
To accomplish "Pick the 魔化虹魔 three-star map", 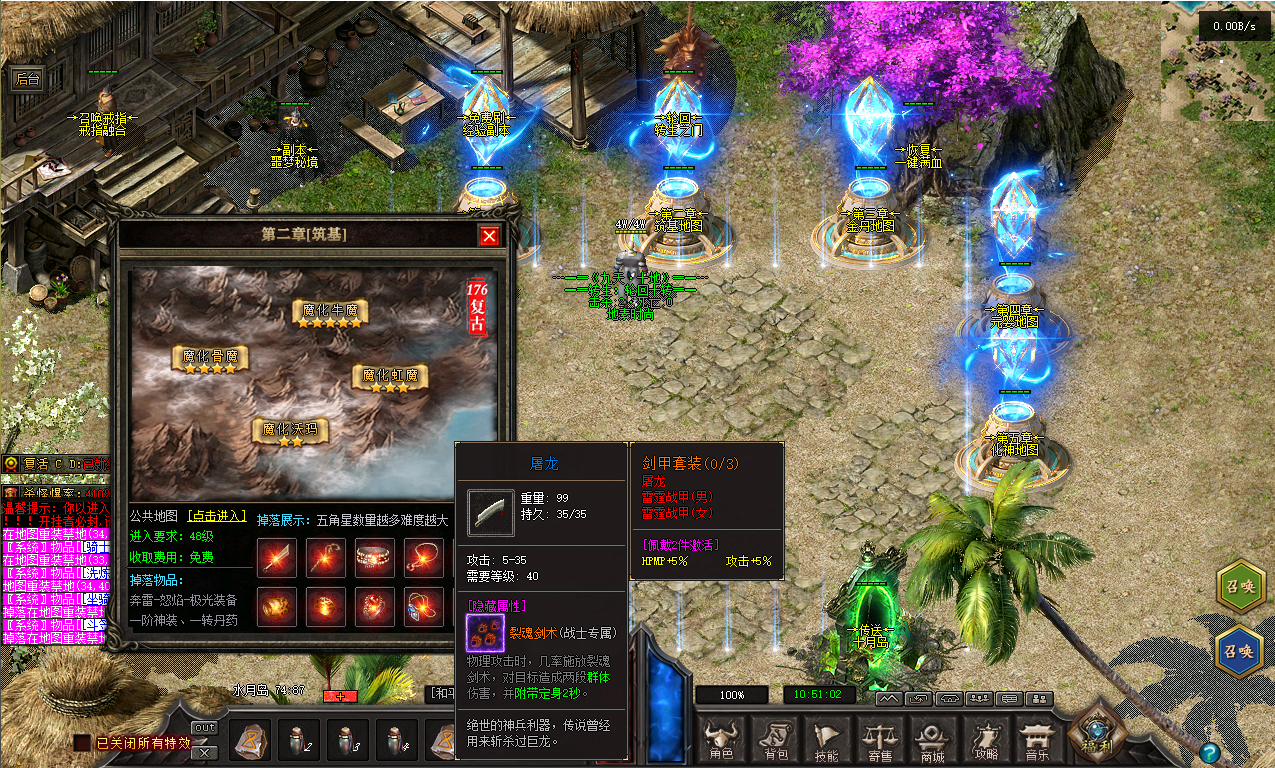I will click(x=390, y=379).
